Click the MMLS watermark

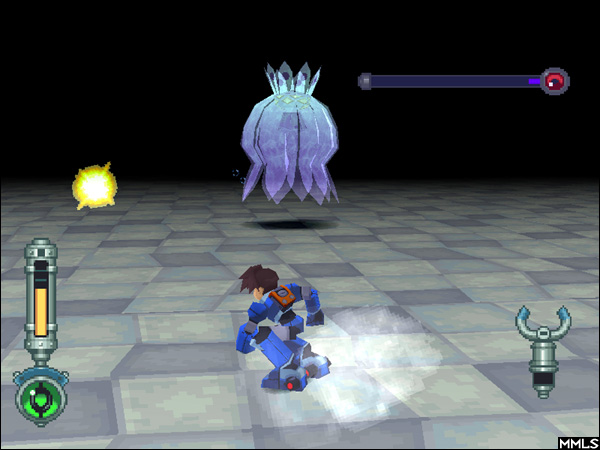pyautogui.click(x=578, y=441)
